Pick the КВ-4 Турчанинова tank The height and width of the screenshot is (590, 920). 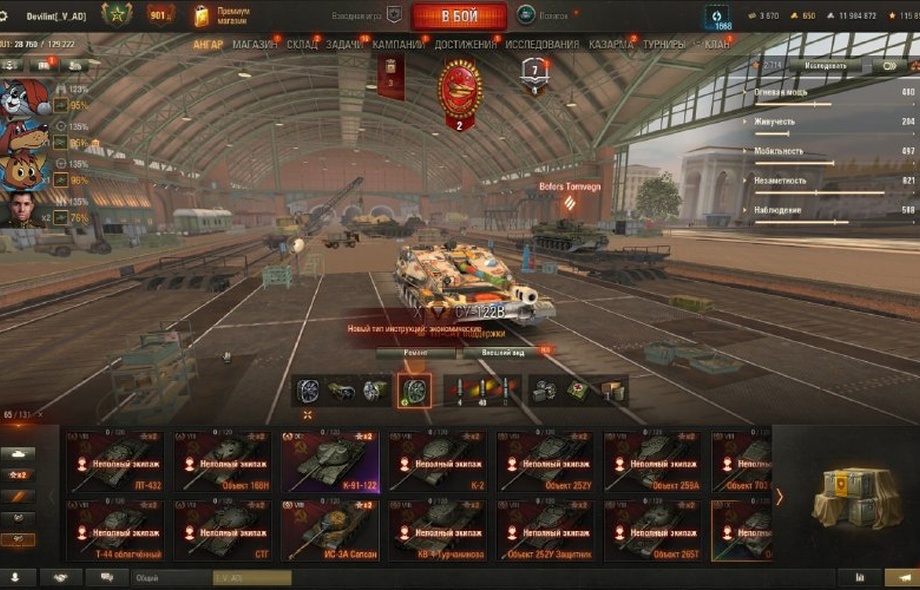pos(438,529)
